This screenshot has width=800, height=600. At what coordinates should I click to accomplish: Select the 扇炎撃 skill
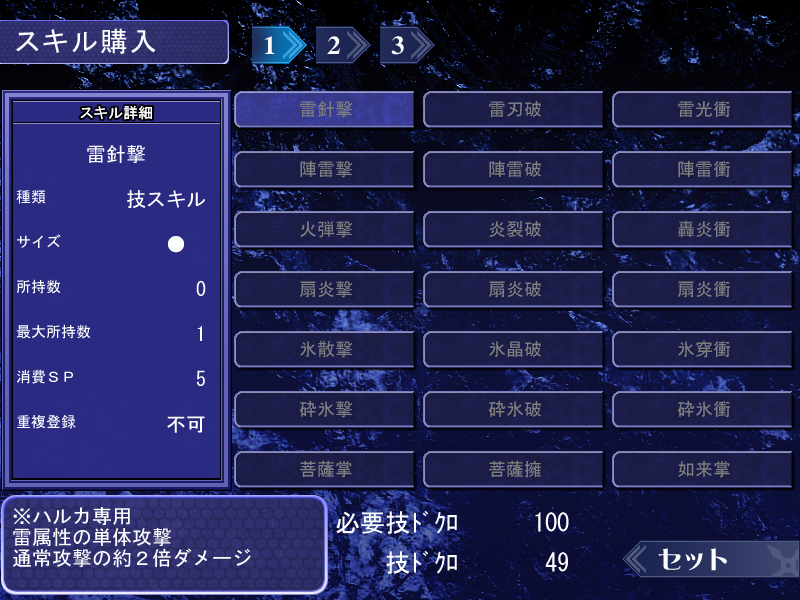(325, 289)
